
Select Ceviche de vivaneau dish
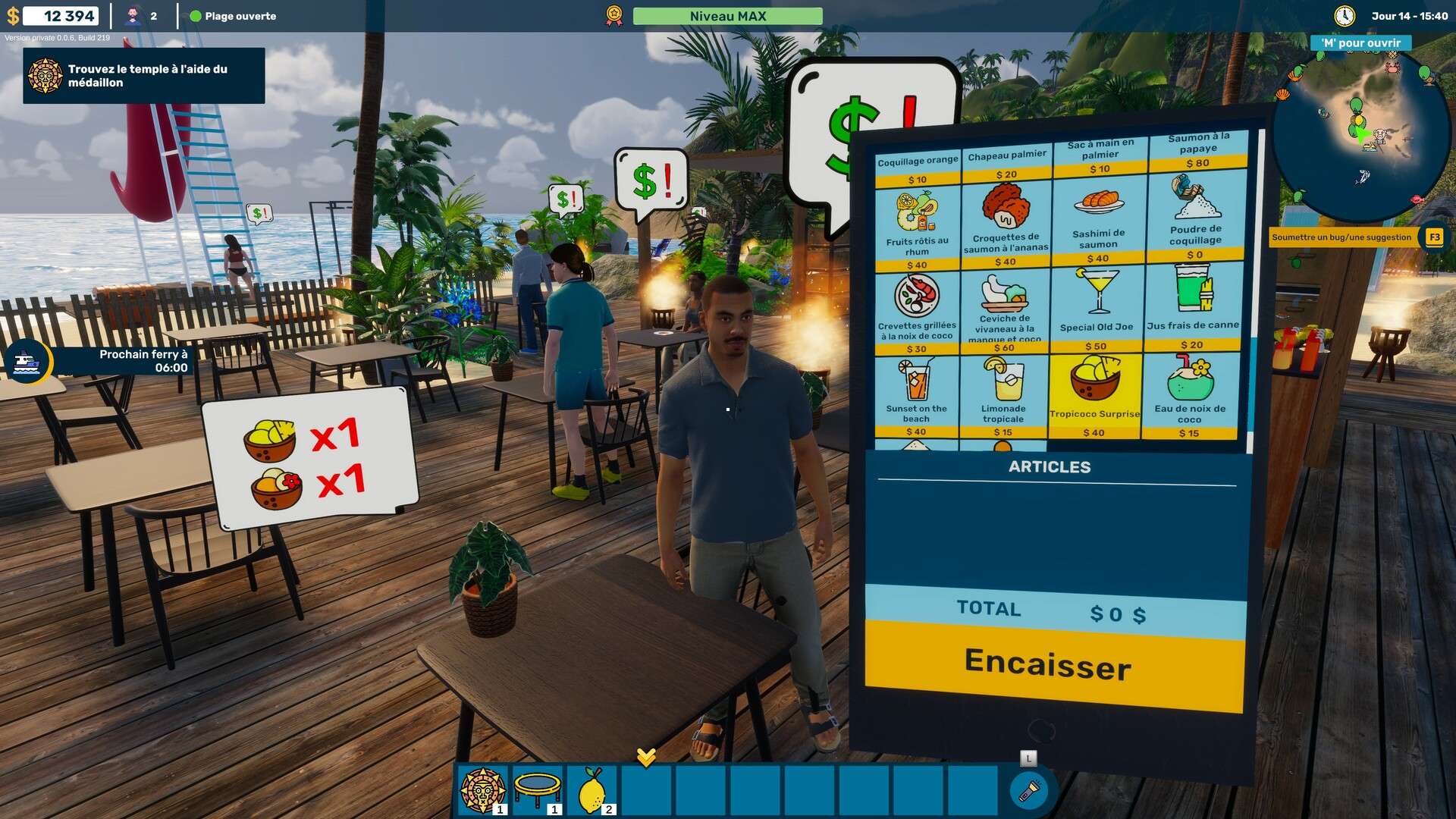(1005, 311)
